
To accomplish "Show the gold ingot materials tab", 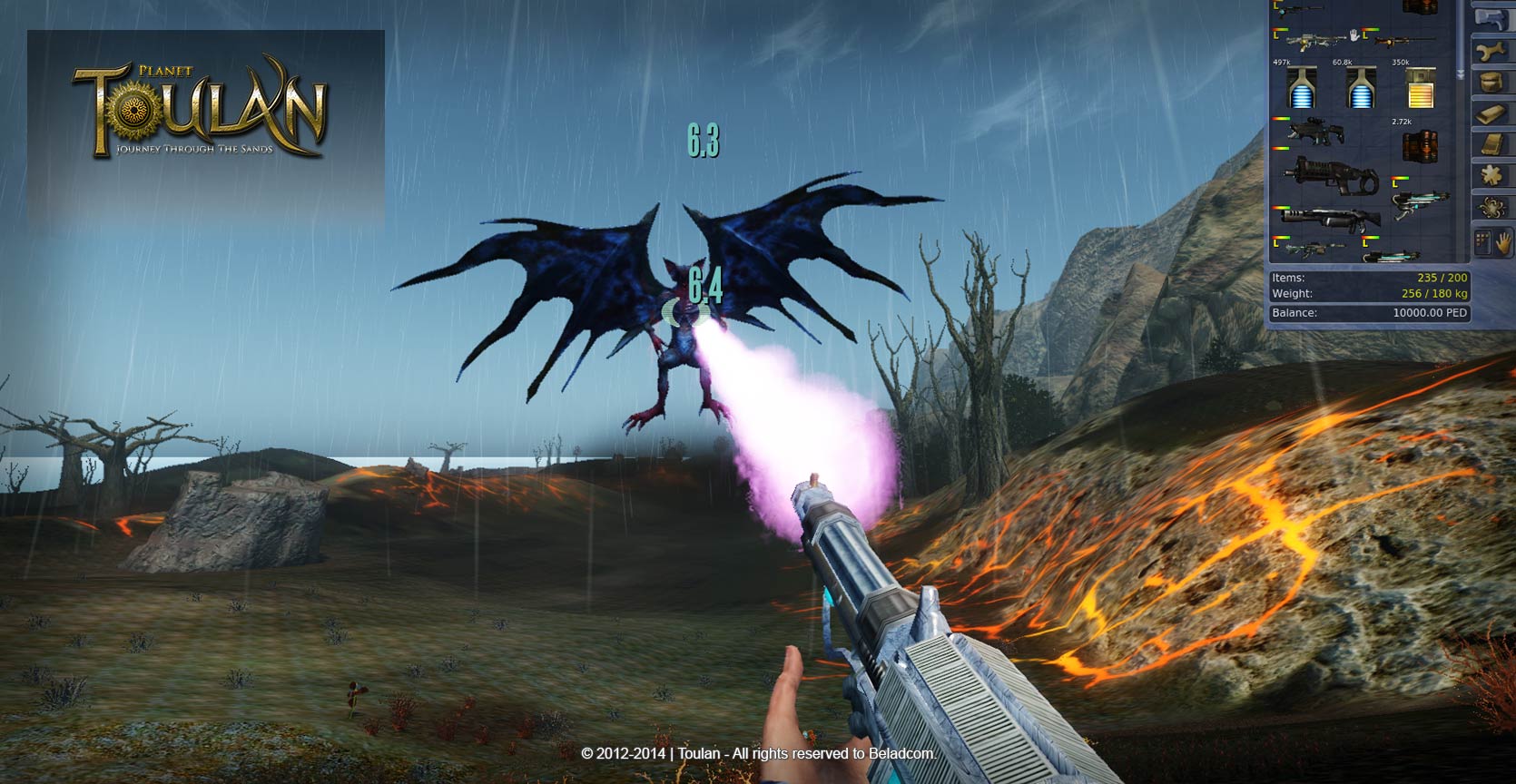I will coord(1492,113).
